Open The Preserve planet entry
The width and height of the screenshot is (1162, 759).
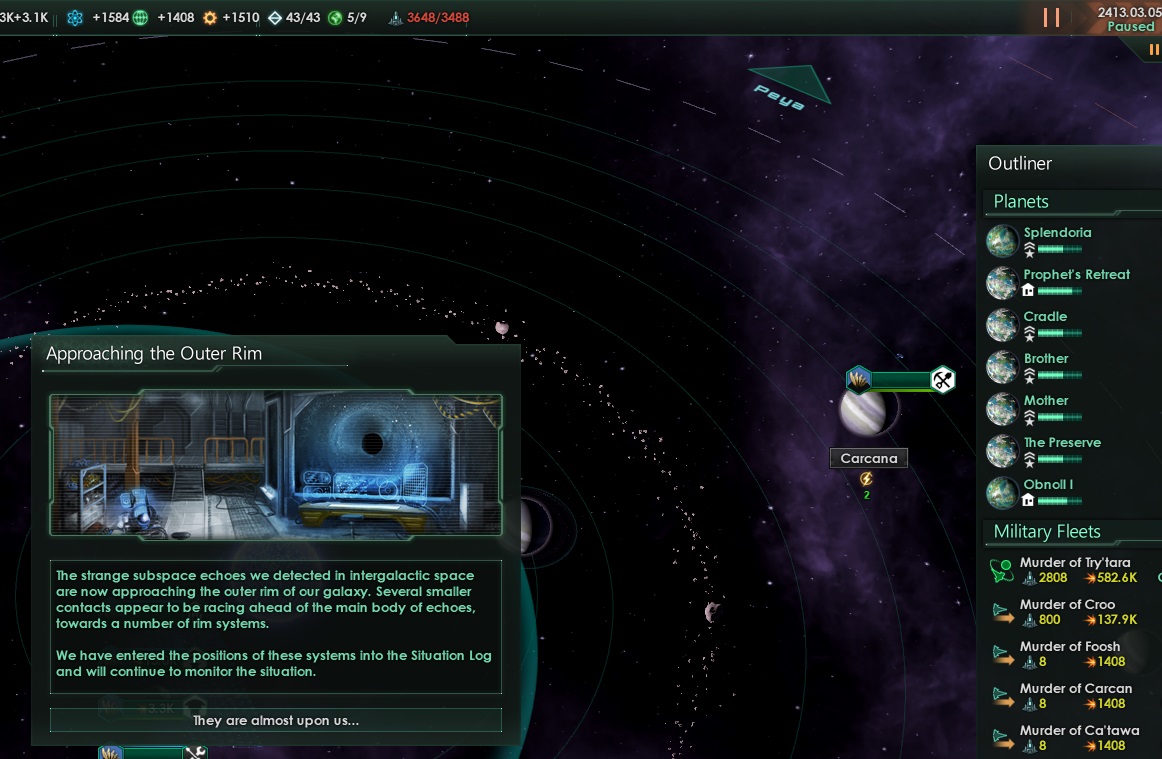coord(1062,443)
